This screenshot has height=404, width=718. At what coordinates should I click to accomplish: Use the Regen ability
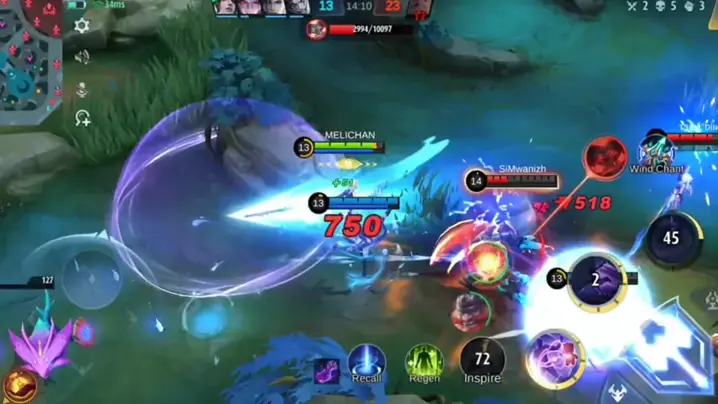pyautogui.click(x=424, y=360)
